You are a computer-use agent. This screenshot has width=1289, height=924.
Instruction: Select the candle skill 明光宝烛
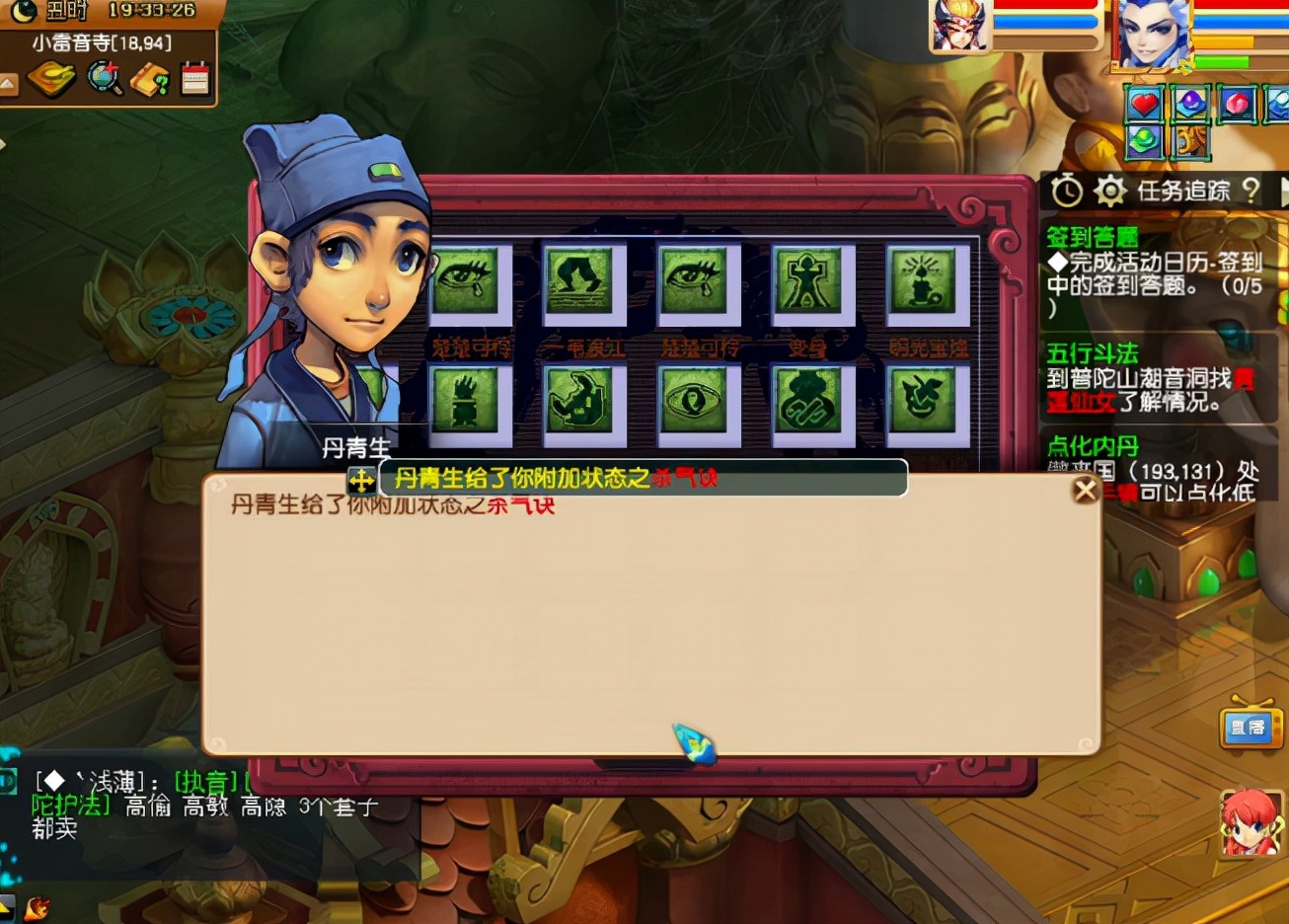point(923,282)
